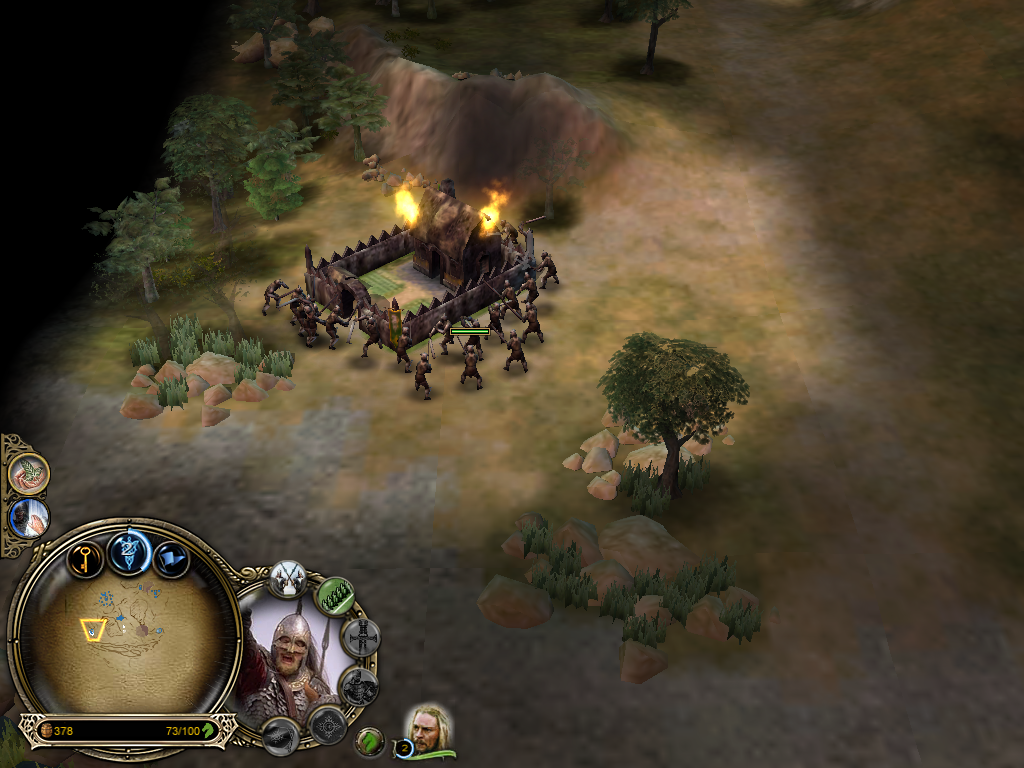Click the blue flag objectives button
This screenshot has width=1024, height=768.
point(171,558)
